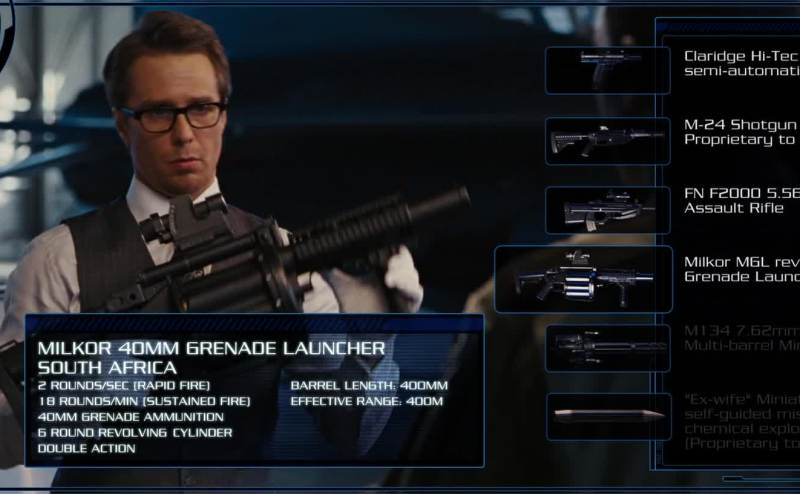Select the Claridge Hi-Tec pistol thumbnail
The height and width of the screenshot is (494, 800).
607,70
